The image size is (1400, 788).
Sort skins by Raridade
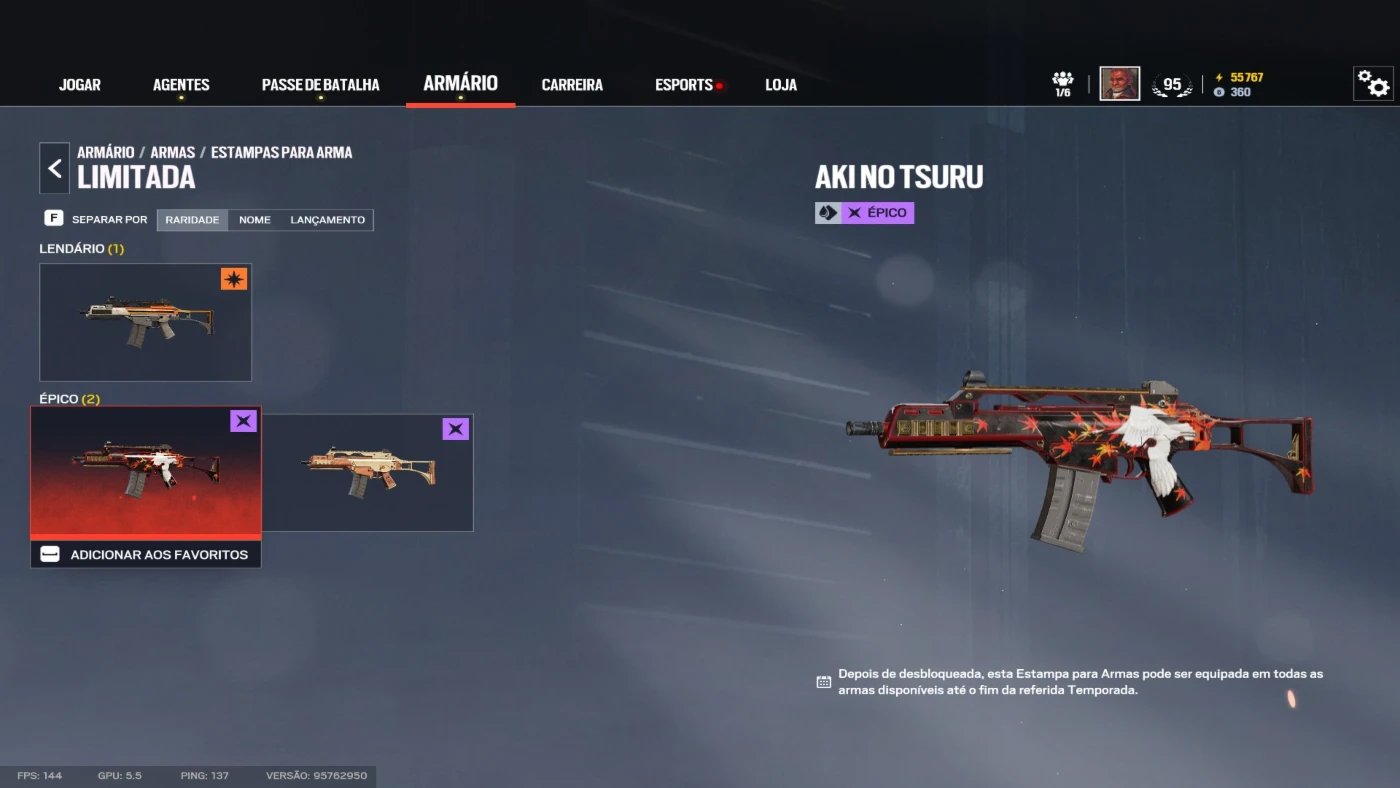coord(192,220)
